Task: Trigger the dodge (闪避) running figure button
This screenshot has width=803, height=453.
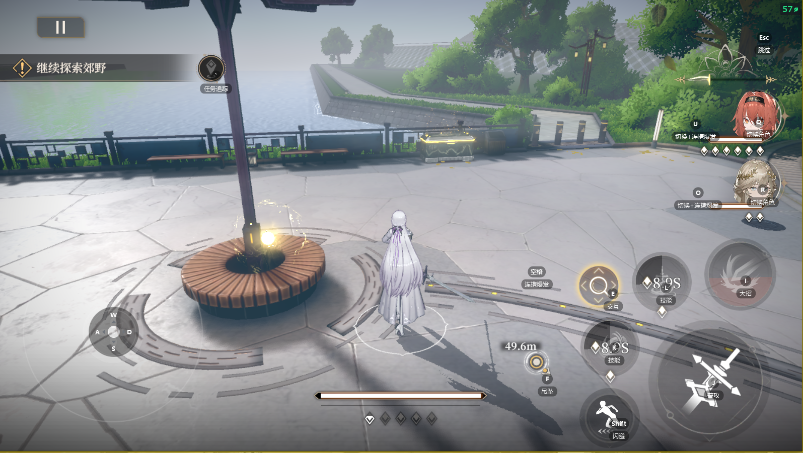Action: 608,414
